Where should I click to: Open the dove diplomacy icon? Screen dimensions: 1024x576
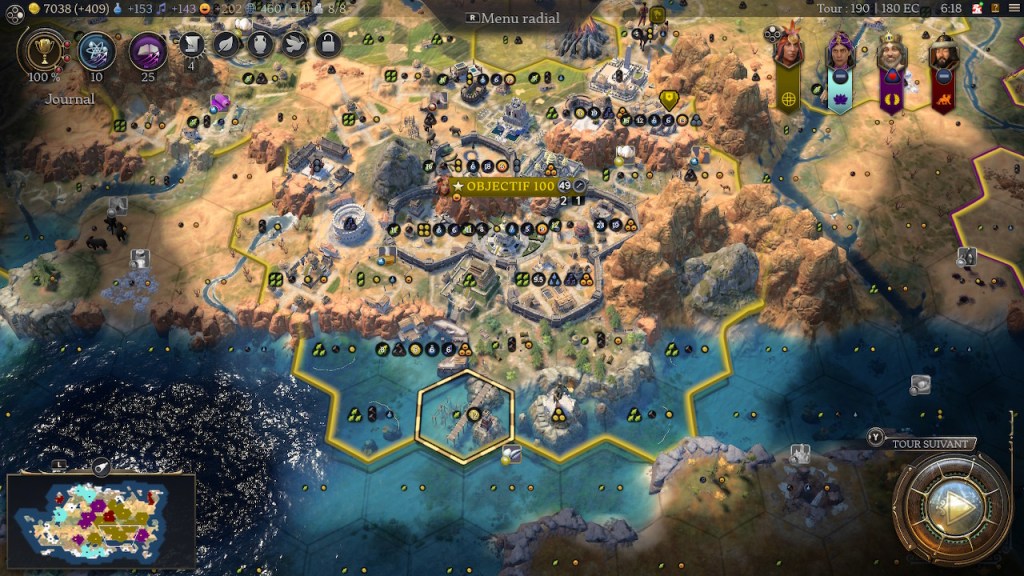coord(293,44)
